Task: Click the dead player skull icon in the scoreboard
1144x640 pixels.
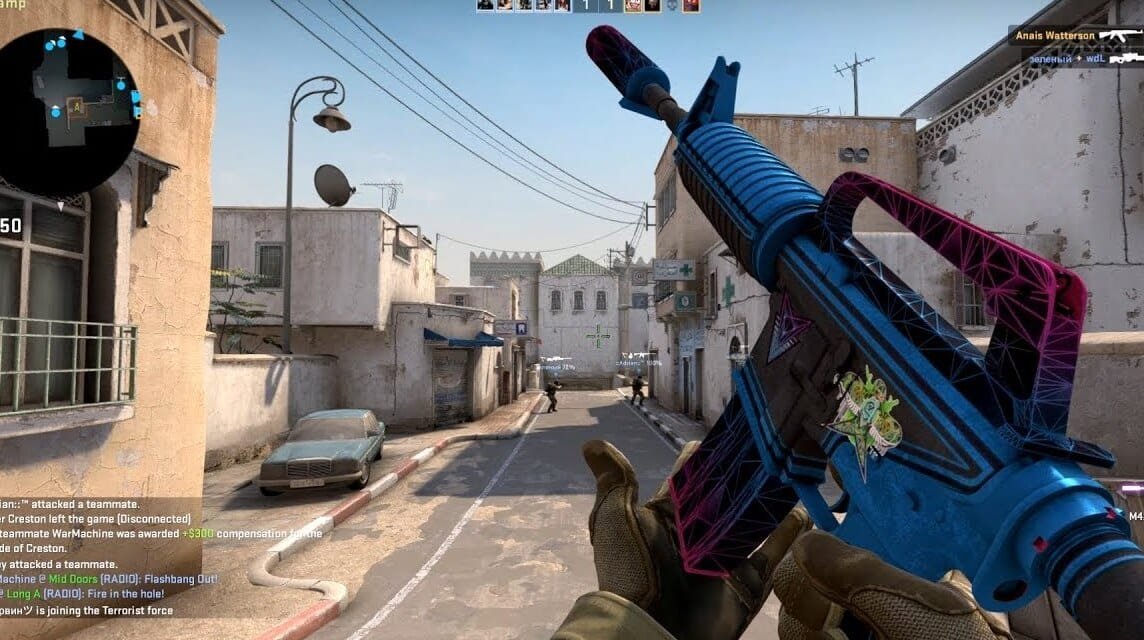Action: tap(671, 6)
